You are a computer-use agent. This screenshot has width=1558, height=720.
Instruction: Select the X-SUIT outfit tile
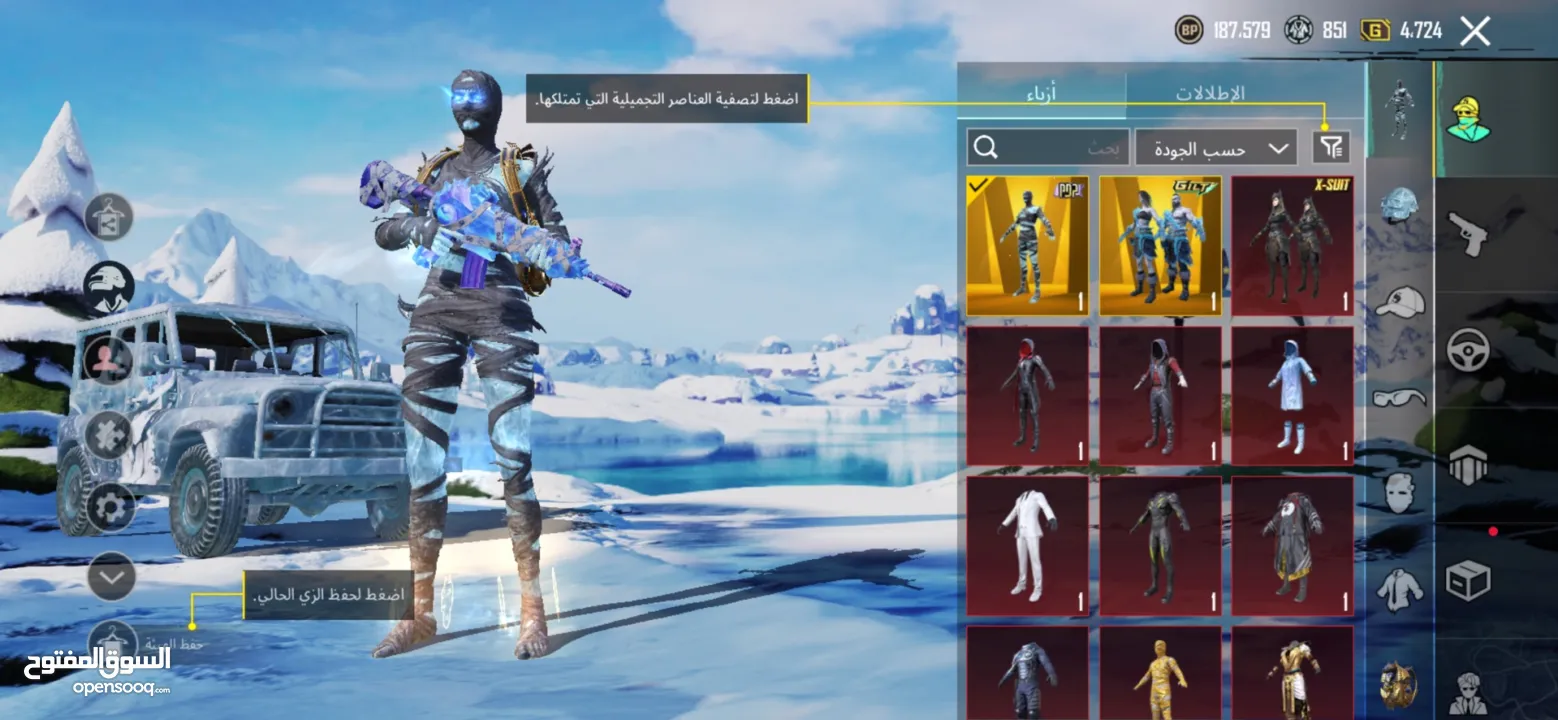1292,246
